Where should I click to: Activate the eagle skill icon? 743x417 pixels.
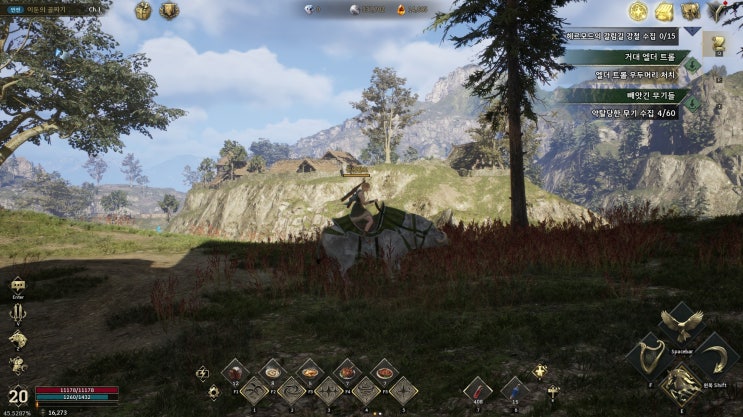pyautogui.click(x=682, y=323)
